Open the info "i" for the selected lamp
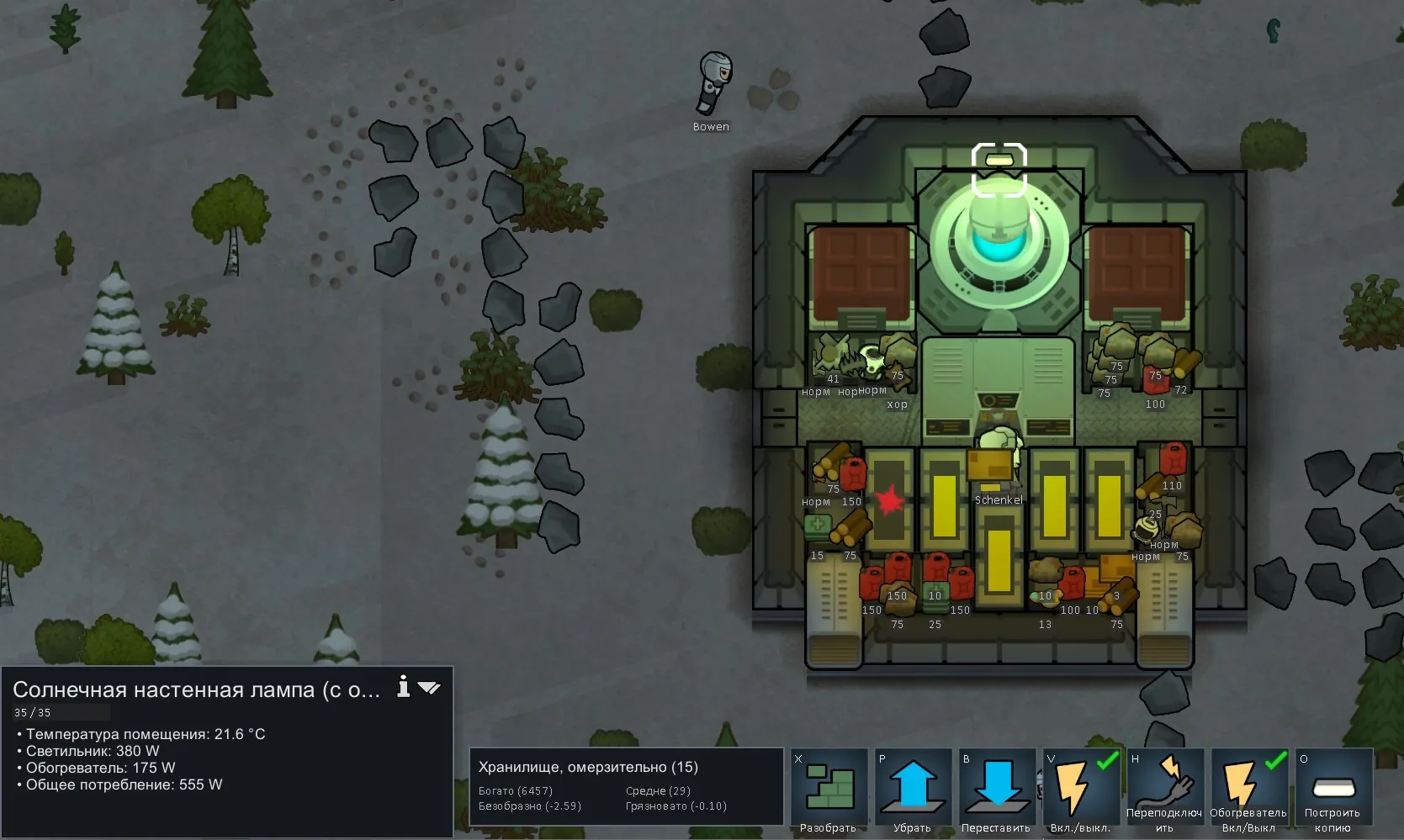This screenshot has height=840, width=1404. pos(404,687)
